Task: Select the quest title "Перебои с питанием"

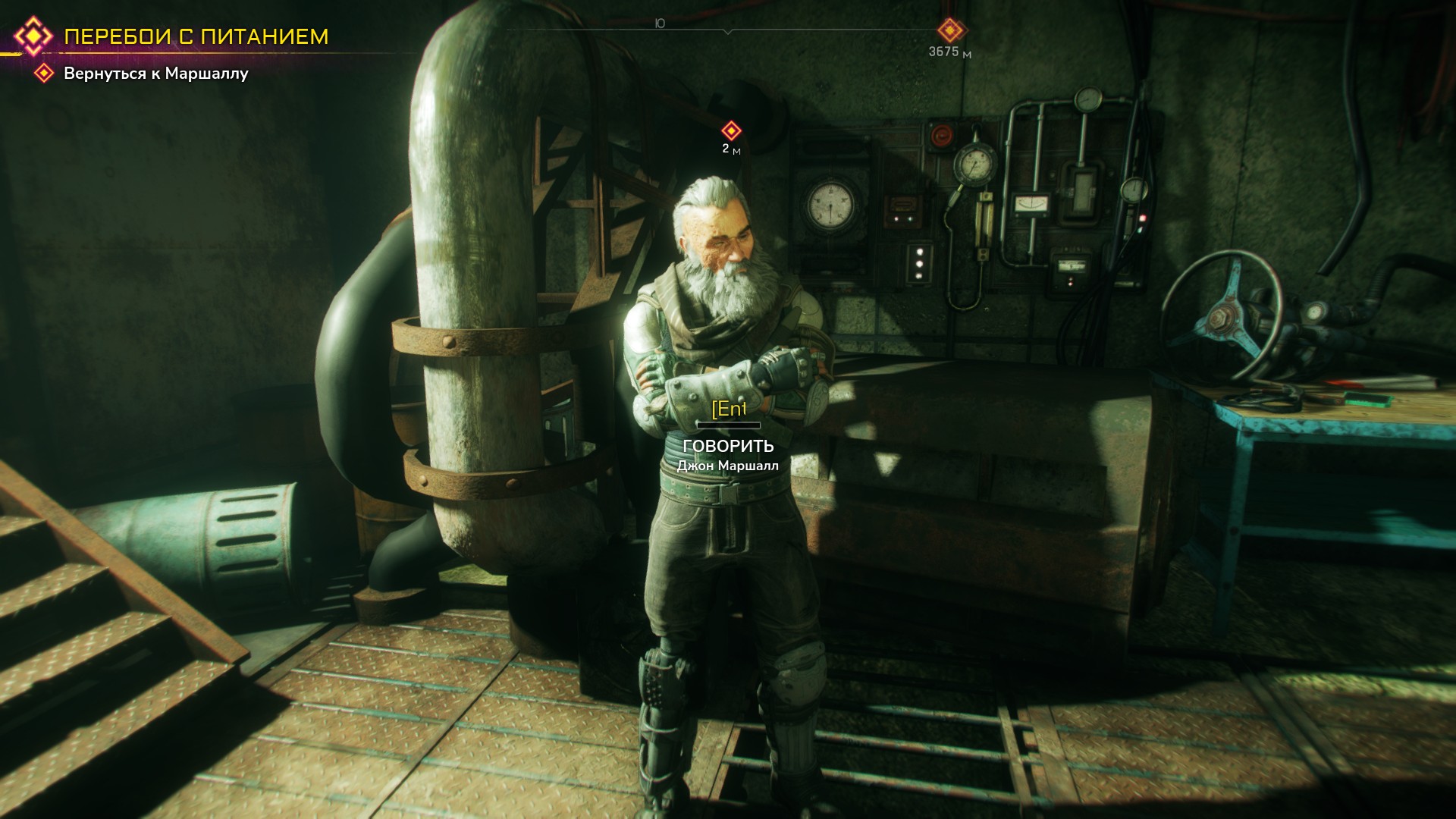Action: [196, 36]
